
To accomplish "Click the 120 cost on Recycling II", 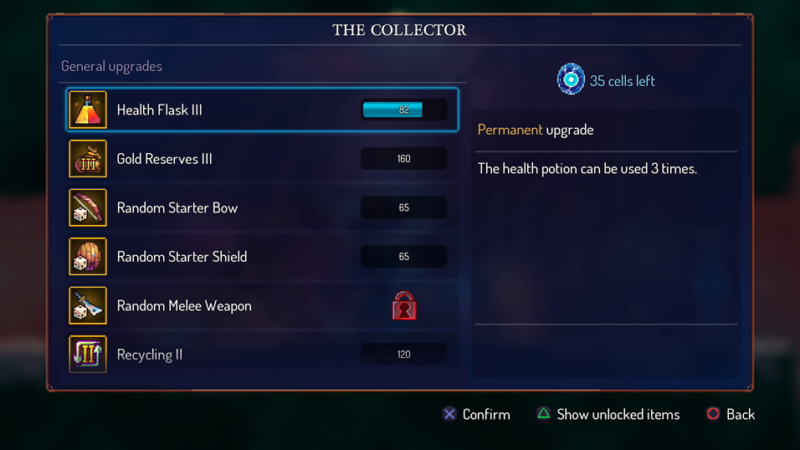I will [404, 355].
